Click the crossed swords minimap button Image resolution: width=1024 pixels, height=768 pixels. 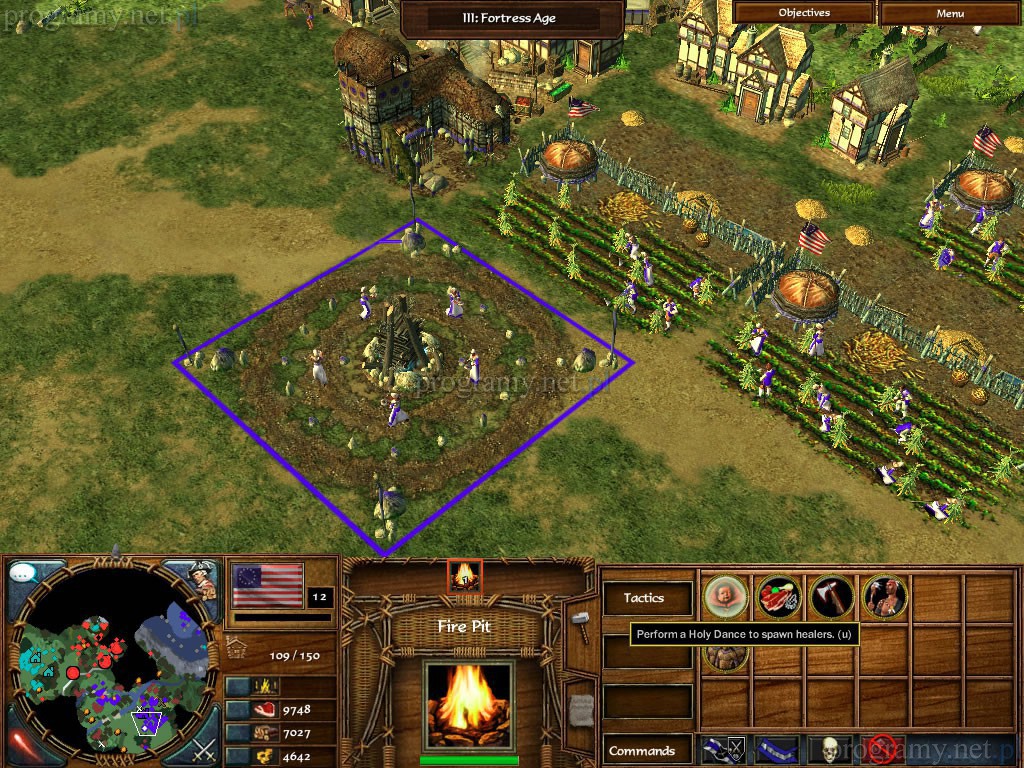(204, 747)
